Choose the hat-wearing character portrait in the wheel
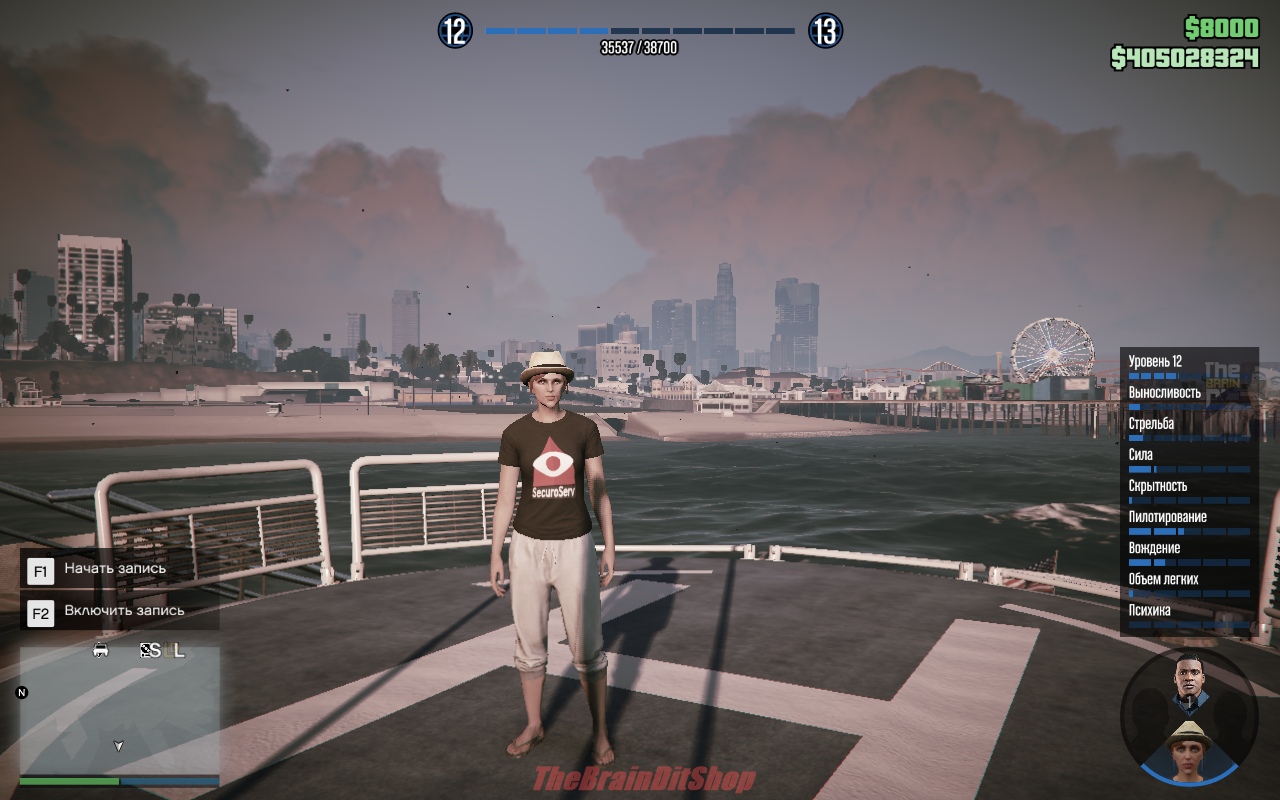This screenshot has width=1280, height=800. pos(1189,746)
